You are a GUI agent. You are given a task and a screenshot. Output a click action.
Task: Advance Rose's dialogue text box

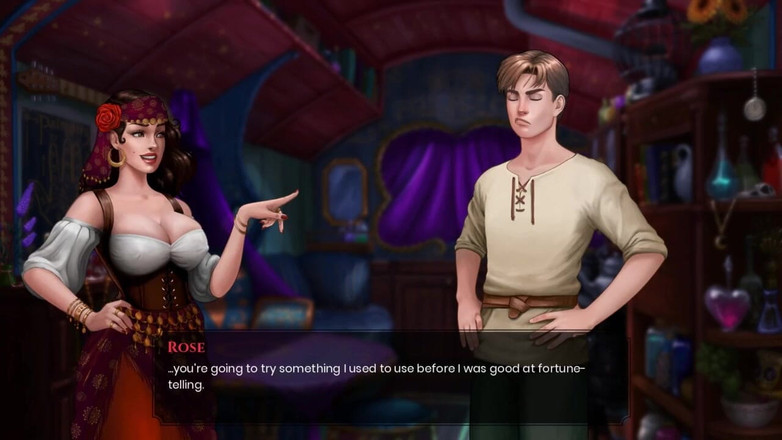[390, 378]
